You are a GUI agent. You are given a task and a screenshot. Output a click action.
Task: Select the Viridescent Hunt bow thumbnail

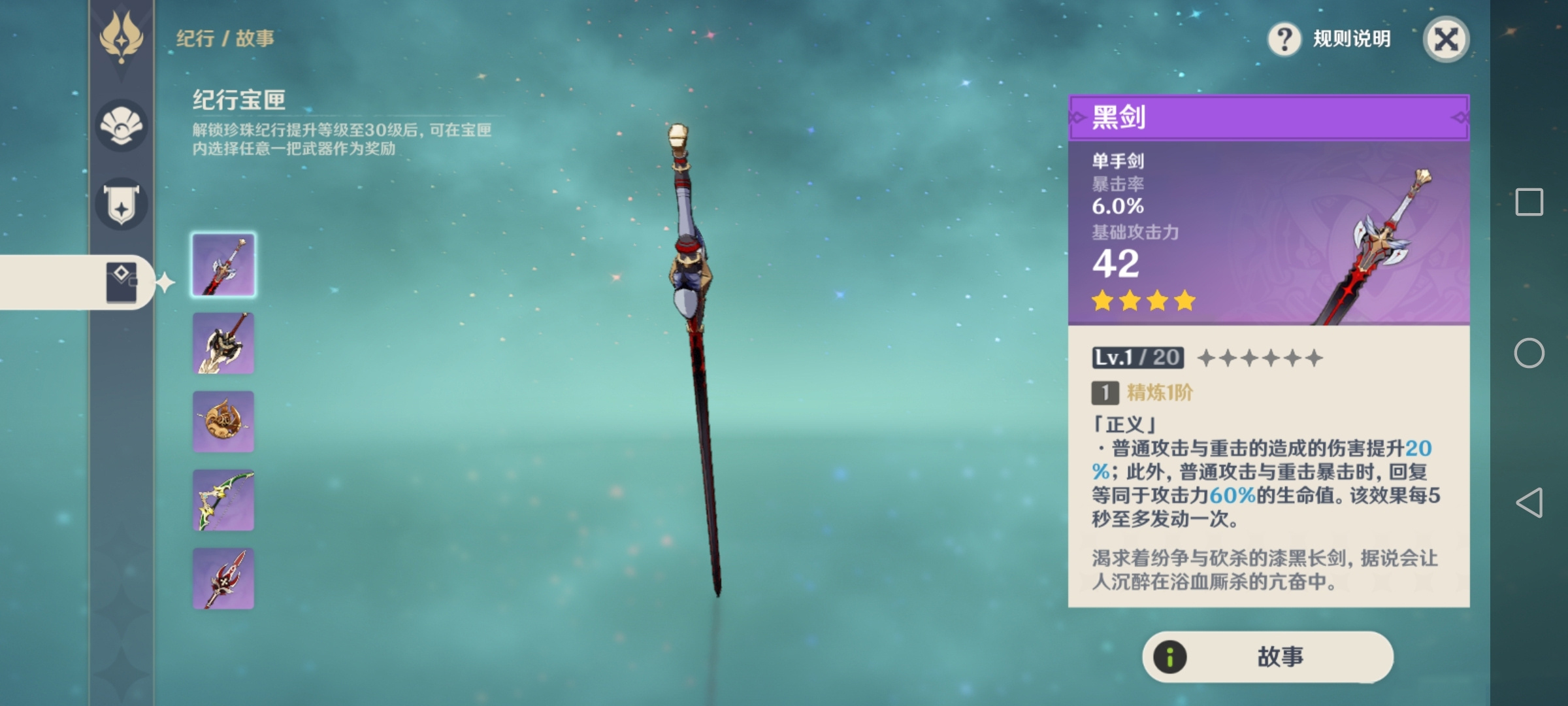tap(223, 500)
